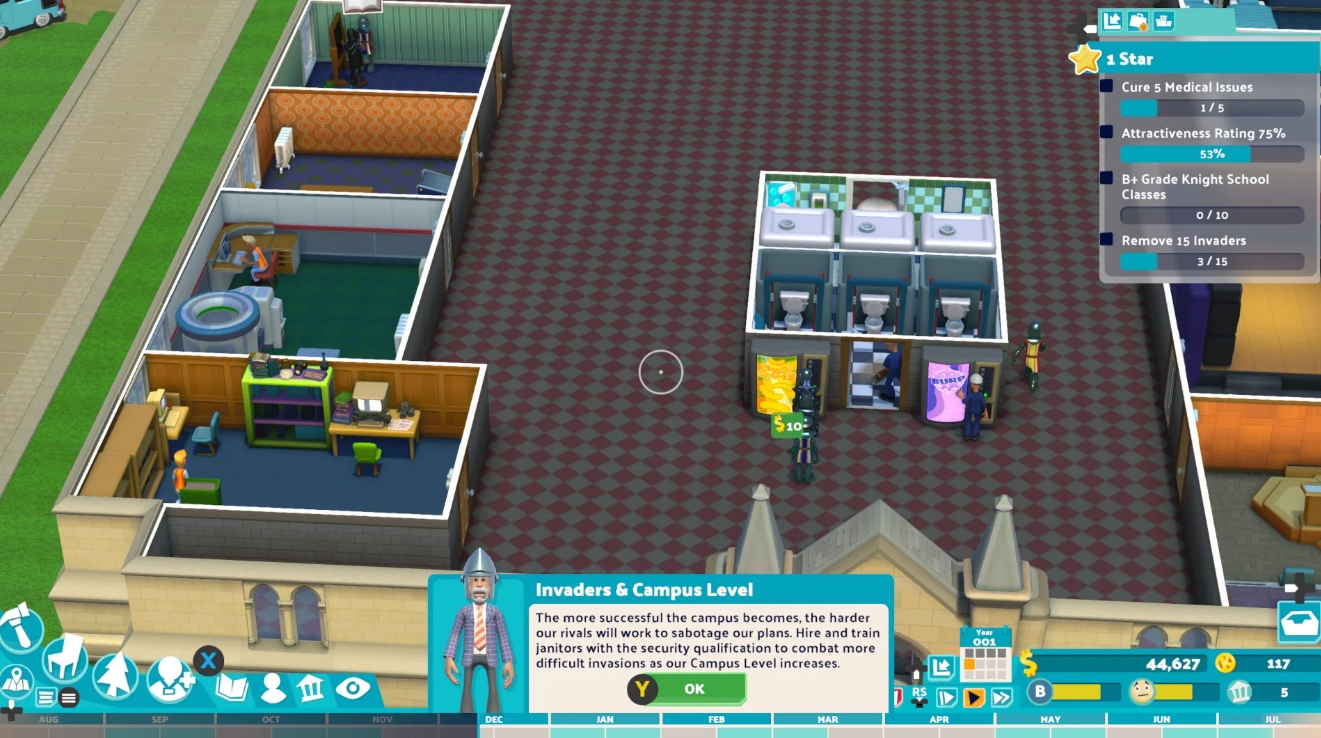Open the bank building finances icon
This screenshot has height=738, width=1321.
(311, 688)
